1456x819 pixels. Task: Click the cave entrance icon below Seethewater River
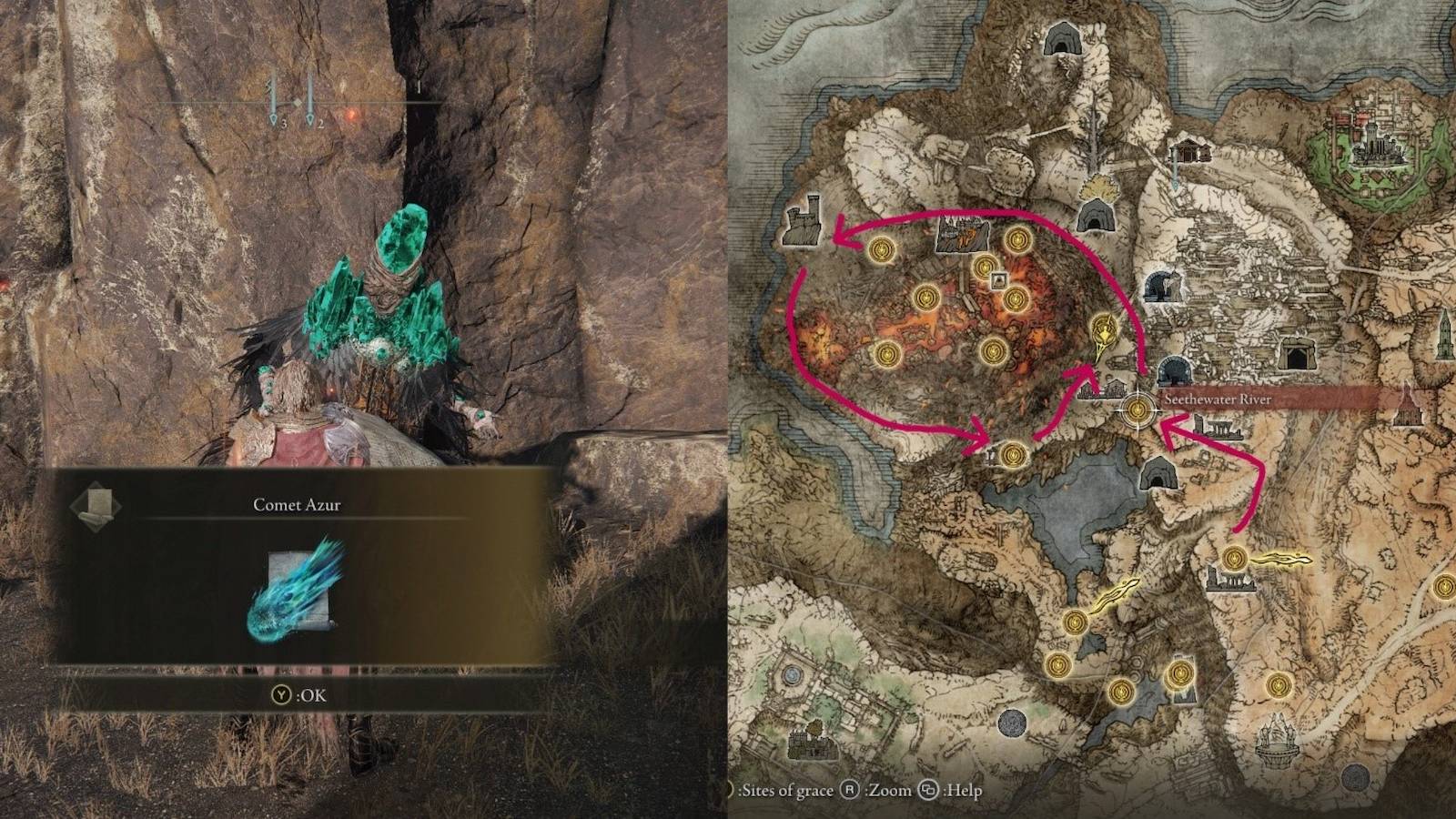click(x=1159, y=476)
